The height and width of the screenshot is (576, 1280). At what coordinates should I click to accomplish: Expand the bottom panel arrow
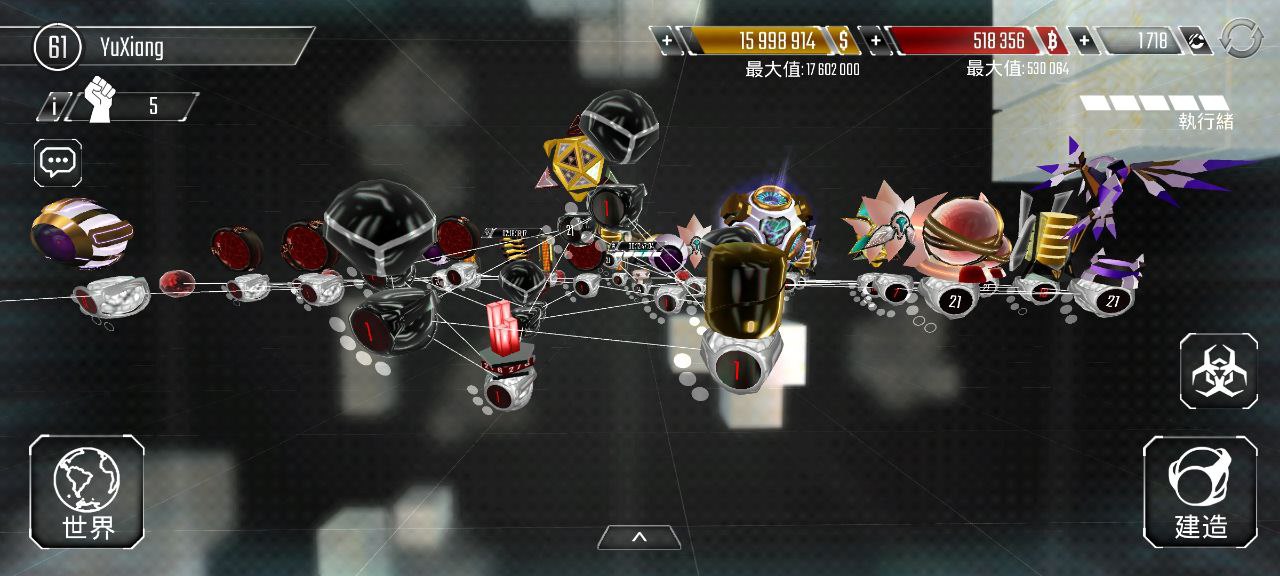point(639,538)
